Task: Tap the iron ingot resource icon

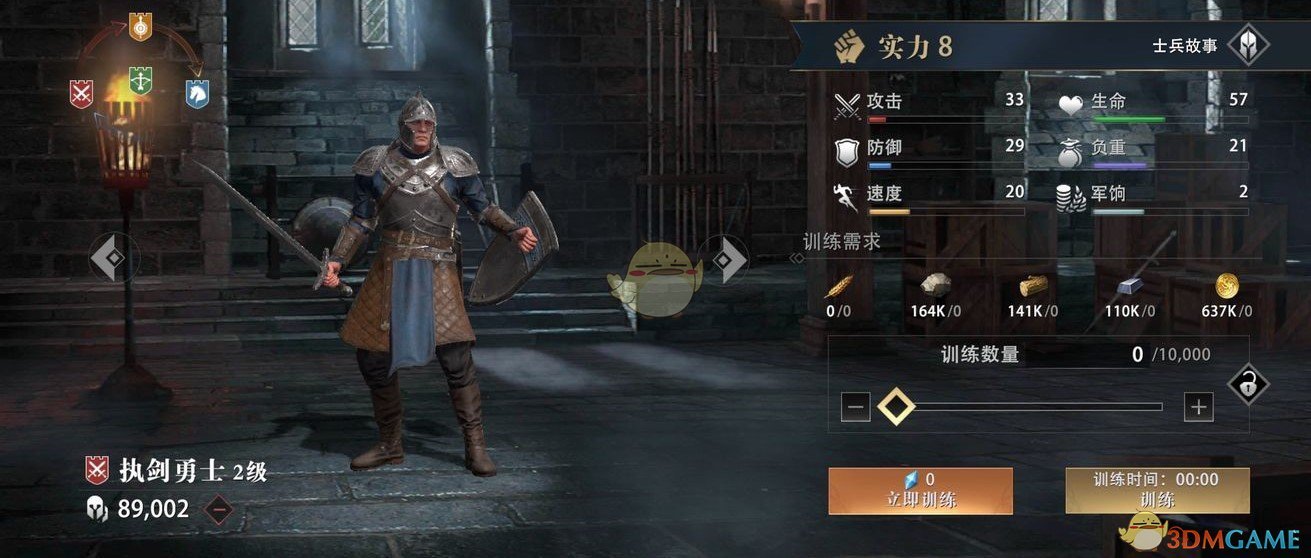Action: (1130, 287)
